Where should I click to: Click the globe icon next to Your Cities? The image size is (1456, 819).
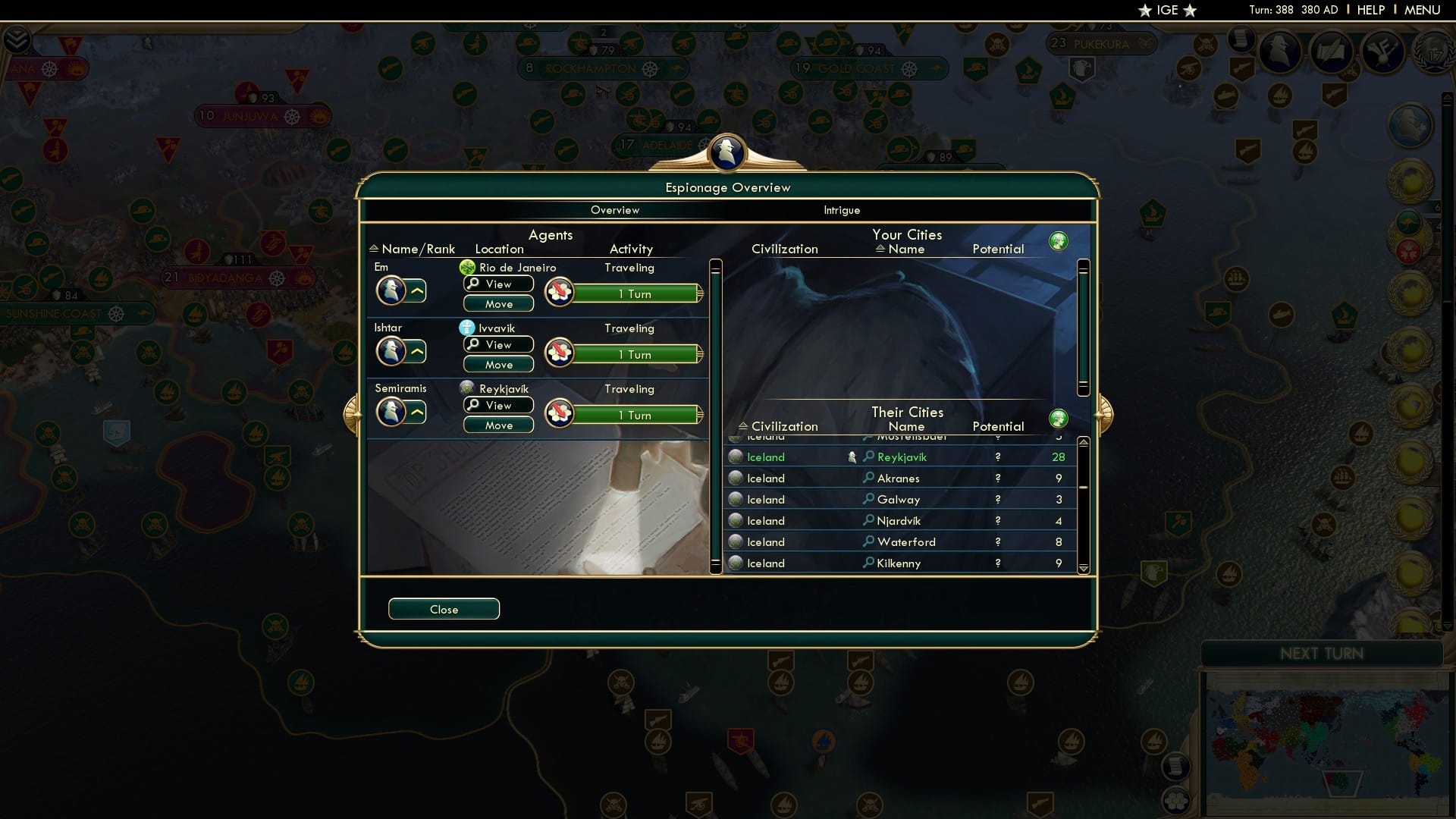tap(1059, 240)
